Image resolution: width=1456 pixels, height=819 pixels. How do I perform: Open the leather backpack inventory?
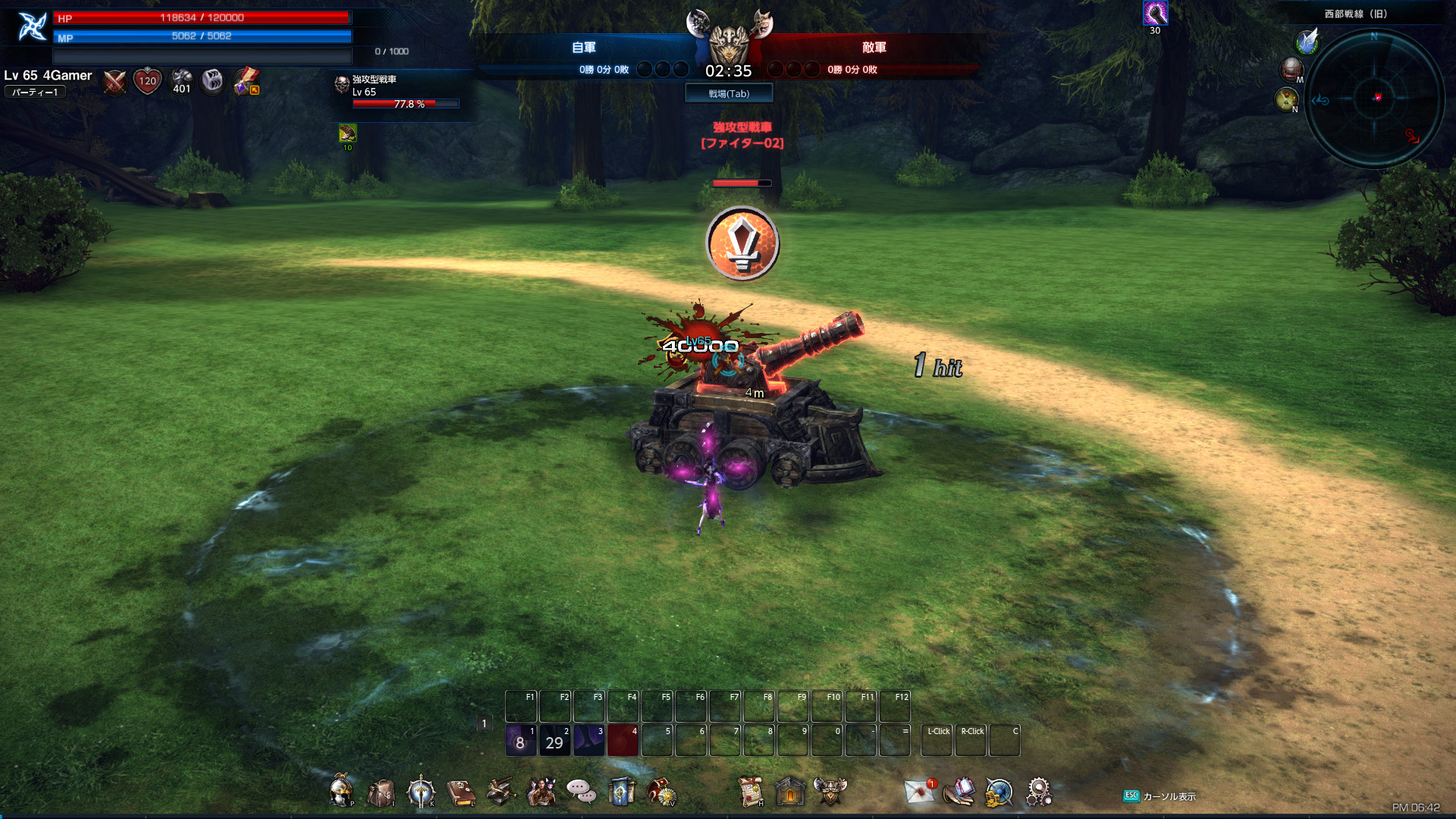point(381,792)
